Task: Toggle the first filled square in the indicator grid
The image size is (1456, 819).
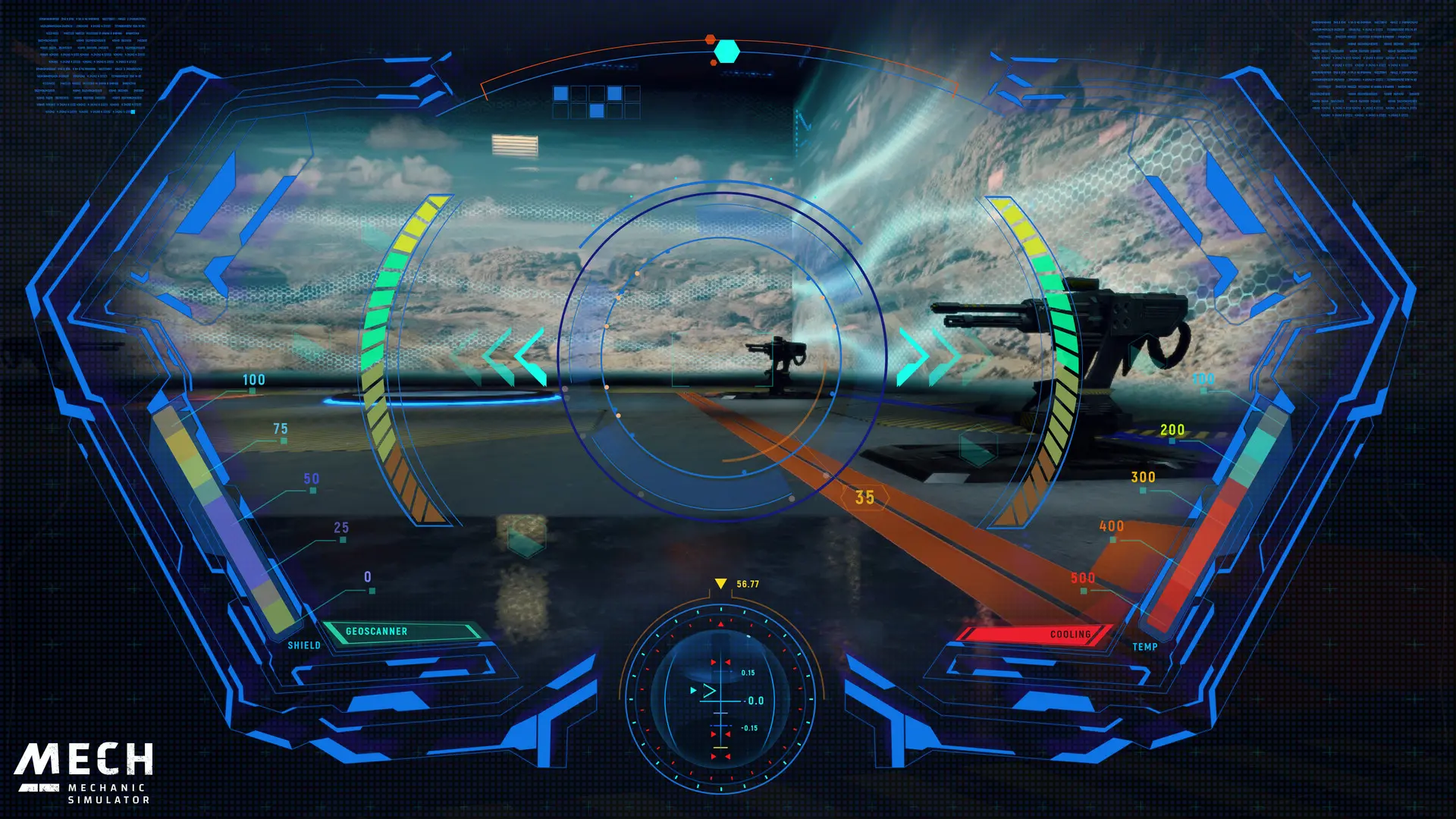Action: (562, 93)
